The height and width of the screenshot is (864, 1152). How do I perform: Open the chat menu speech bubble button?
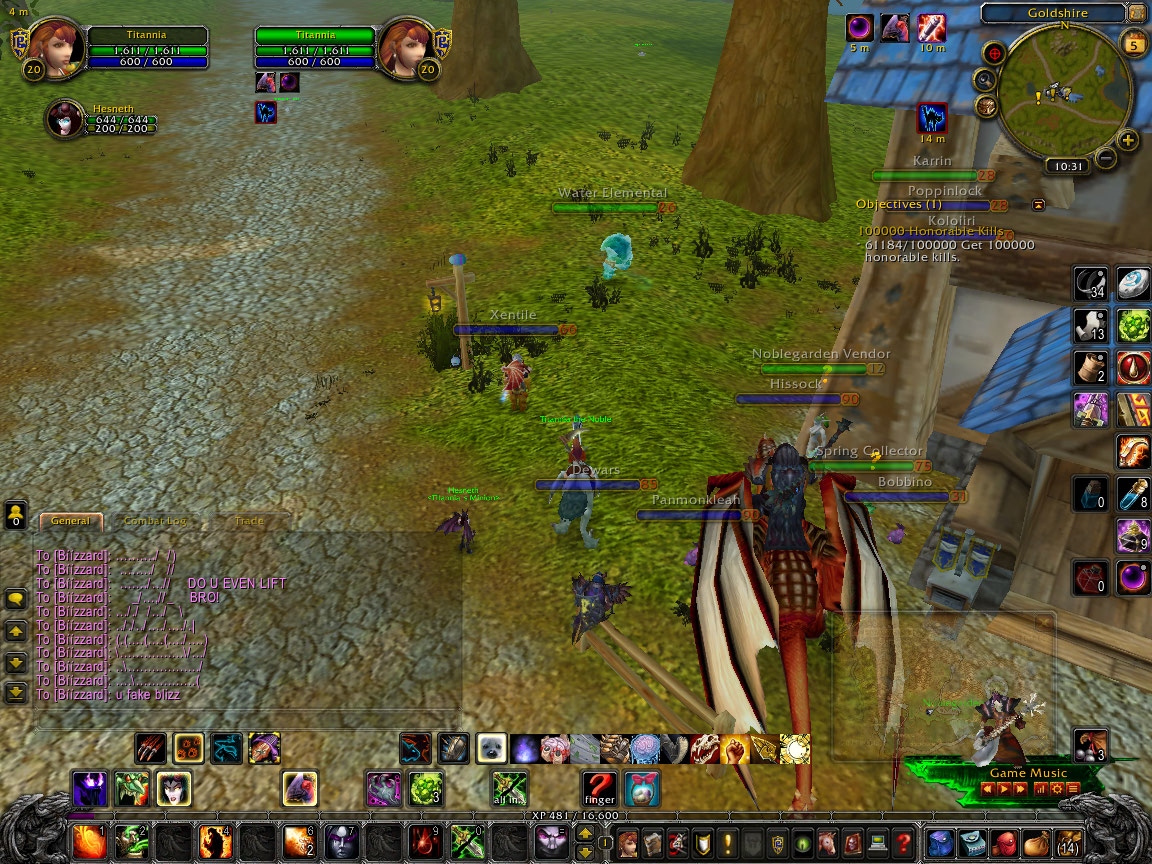16,599
